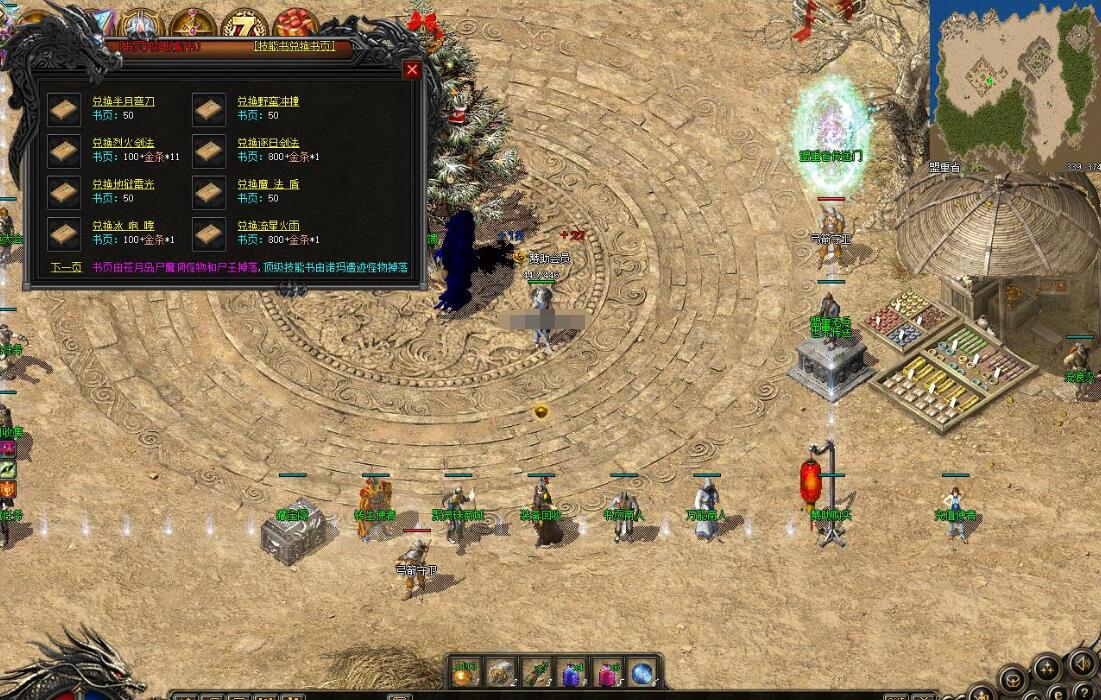Click the 兑换流星火雨 exchange option
Image resolution: width=1101 pixels, height=700 pixels.
coord(268,226)
